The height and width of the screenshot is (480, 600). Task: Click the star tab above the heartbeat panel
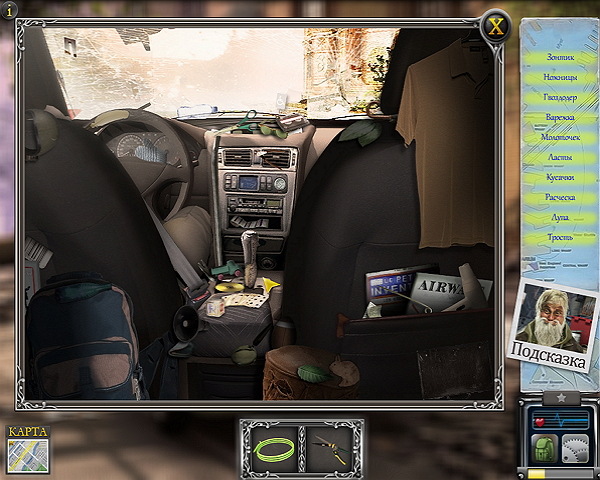click(560, 397)
